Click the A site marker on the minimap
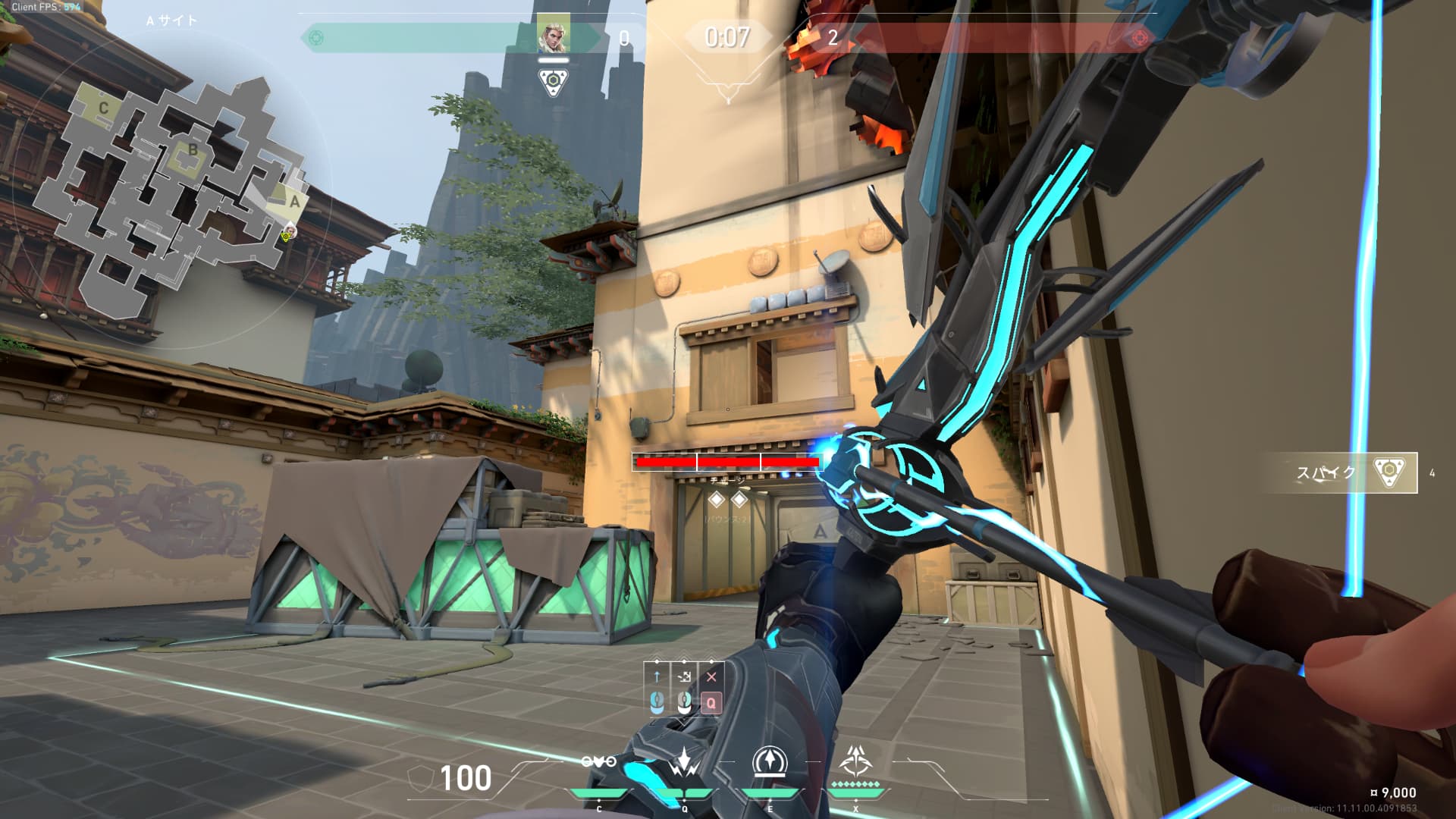 click(295, 202)
